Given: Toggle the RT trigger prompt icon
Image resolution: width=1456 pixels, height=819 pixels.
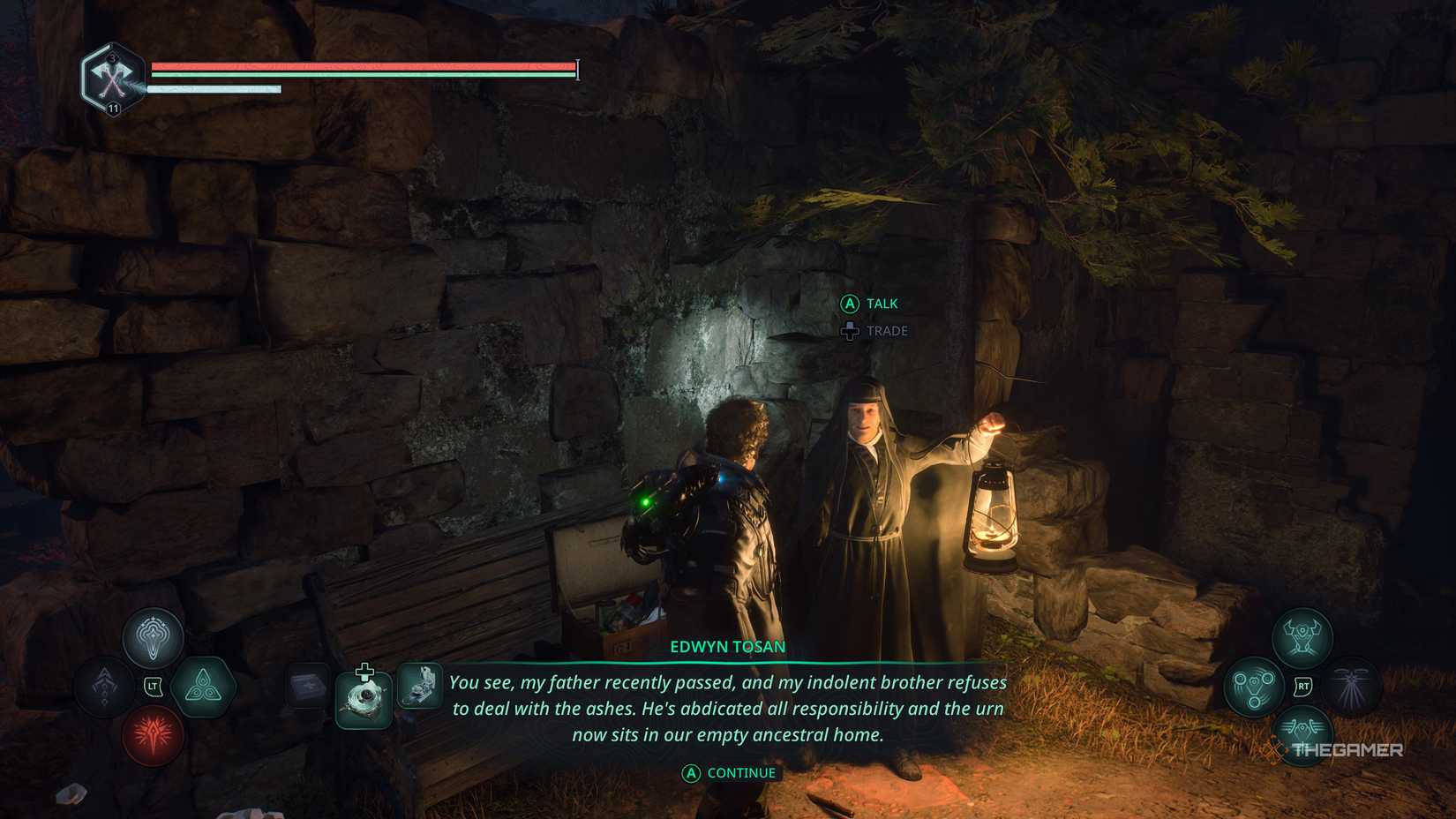Looking at the screenshot, I should tap(1303, 685).
